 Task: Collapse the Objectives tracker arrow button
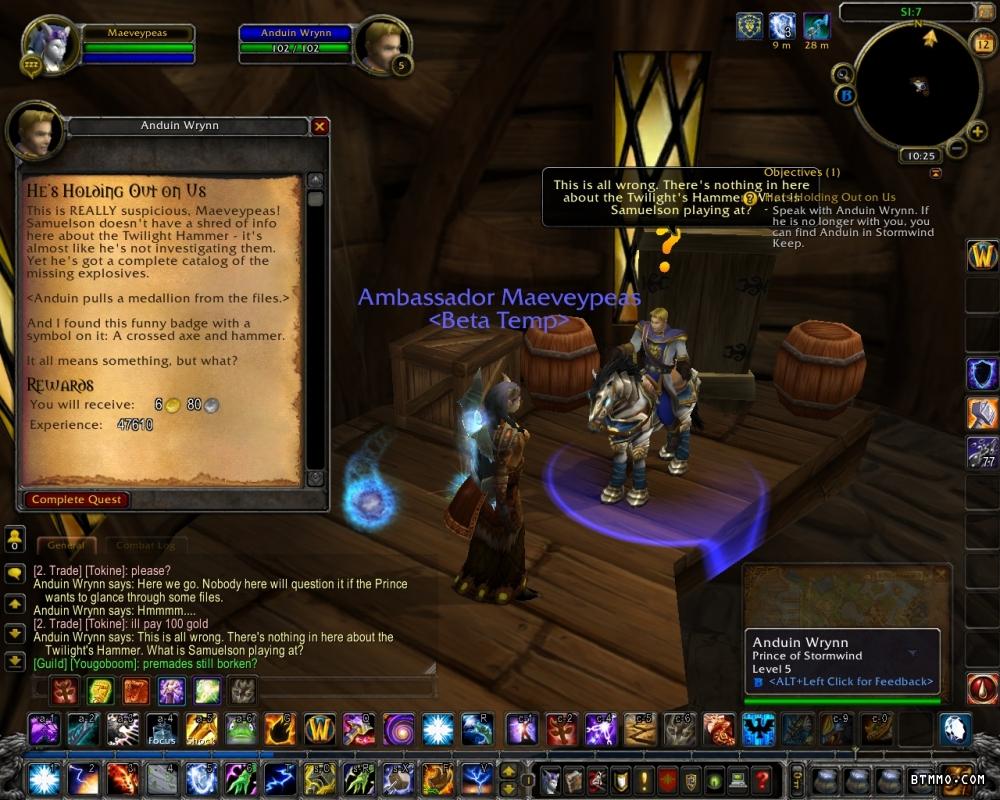click(x=935, y=173)
